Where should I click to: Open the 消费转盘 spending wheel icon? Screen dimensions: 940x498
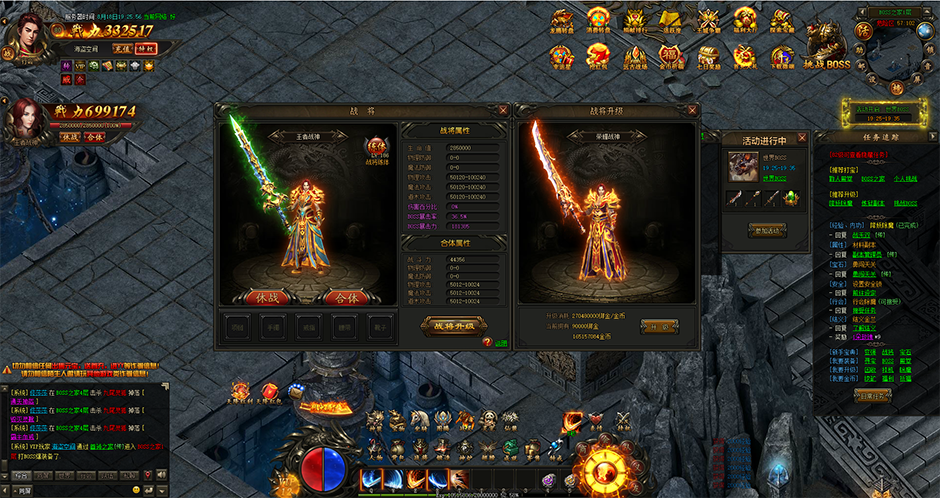coord(599,18)
